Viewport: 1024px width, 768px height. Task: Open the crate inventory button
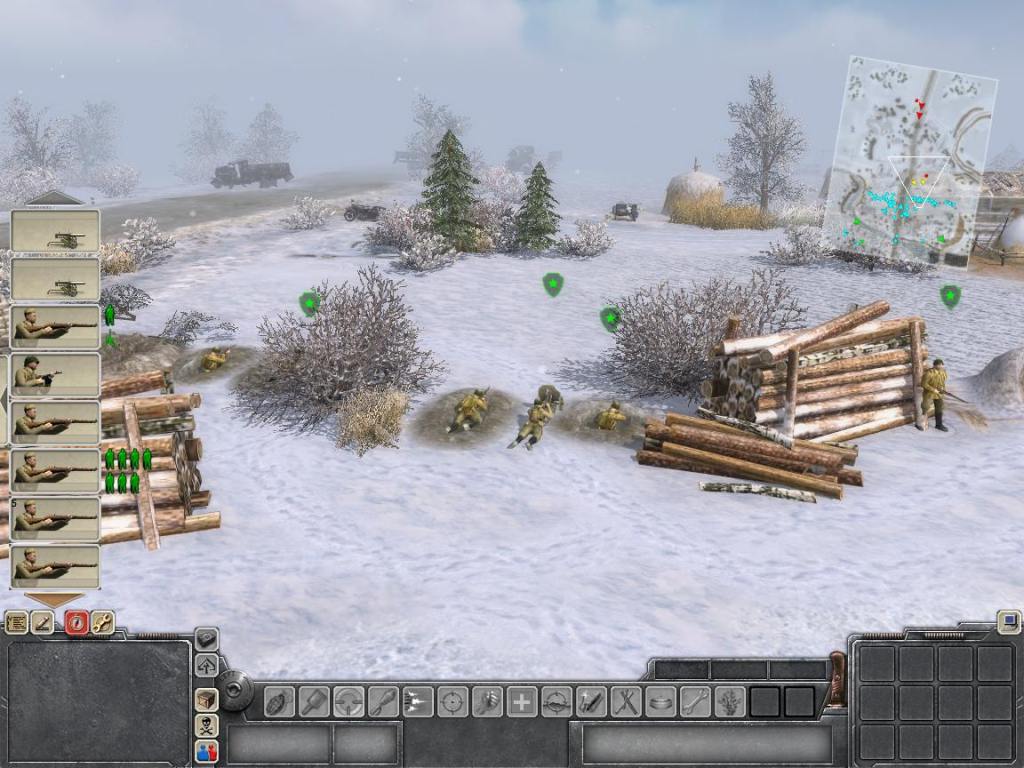click(206, 699)
